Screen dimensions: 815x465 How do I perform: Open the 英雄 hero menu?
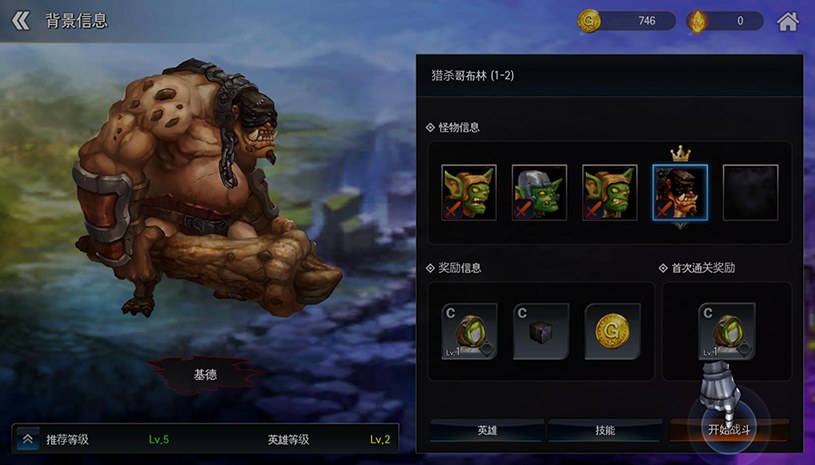(x=487, y=430)
